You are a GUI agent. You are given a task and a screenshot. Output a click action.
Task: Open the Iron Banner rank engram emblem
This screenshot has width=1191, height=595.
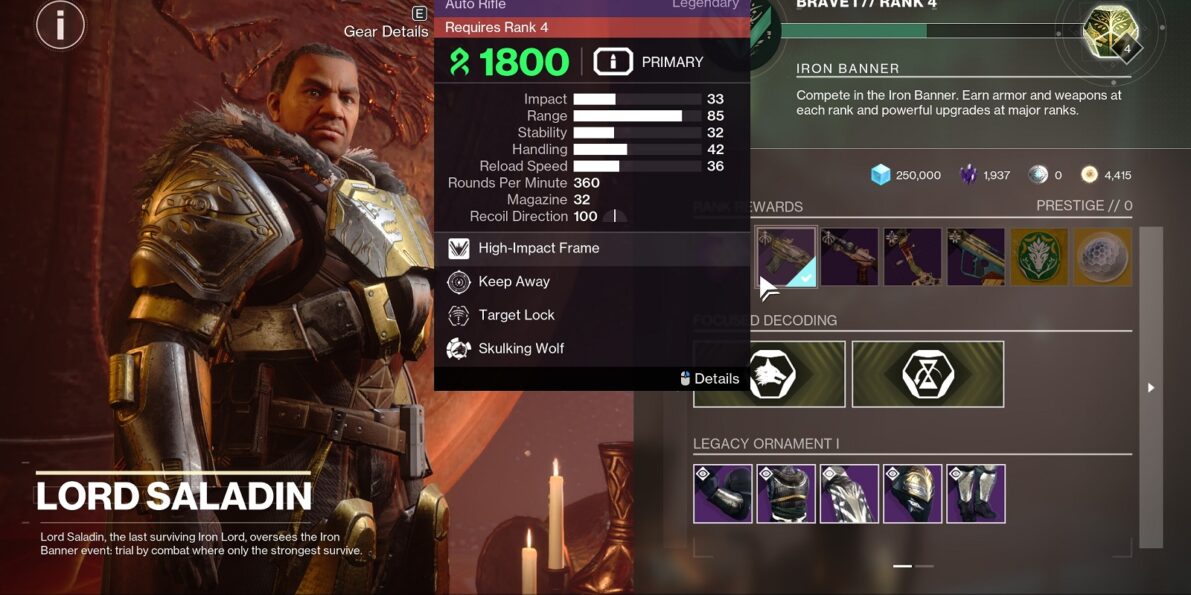click(1110, 31)
